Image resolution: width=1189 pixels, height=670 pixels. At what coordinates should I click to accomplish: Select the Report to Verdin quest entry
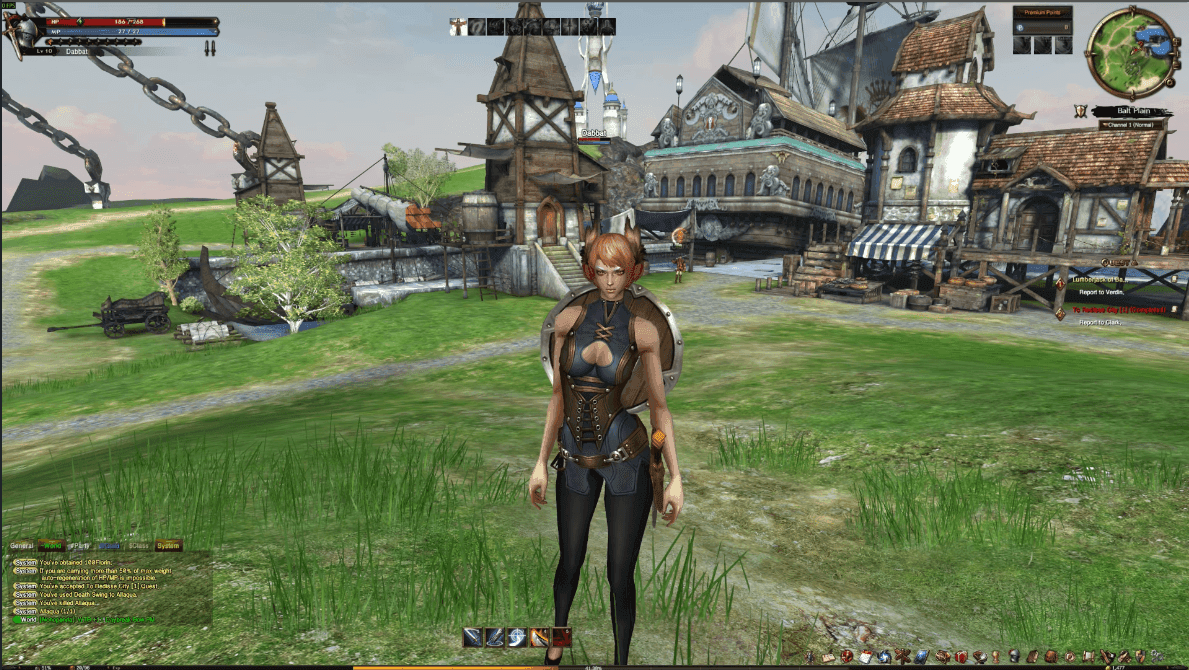(1102, 292)
